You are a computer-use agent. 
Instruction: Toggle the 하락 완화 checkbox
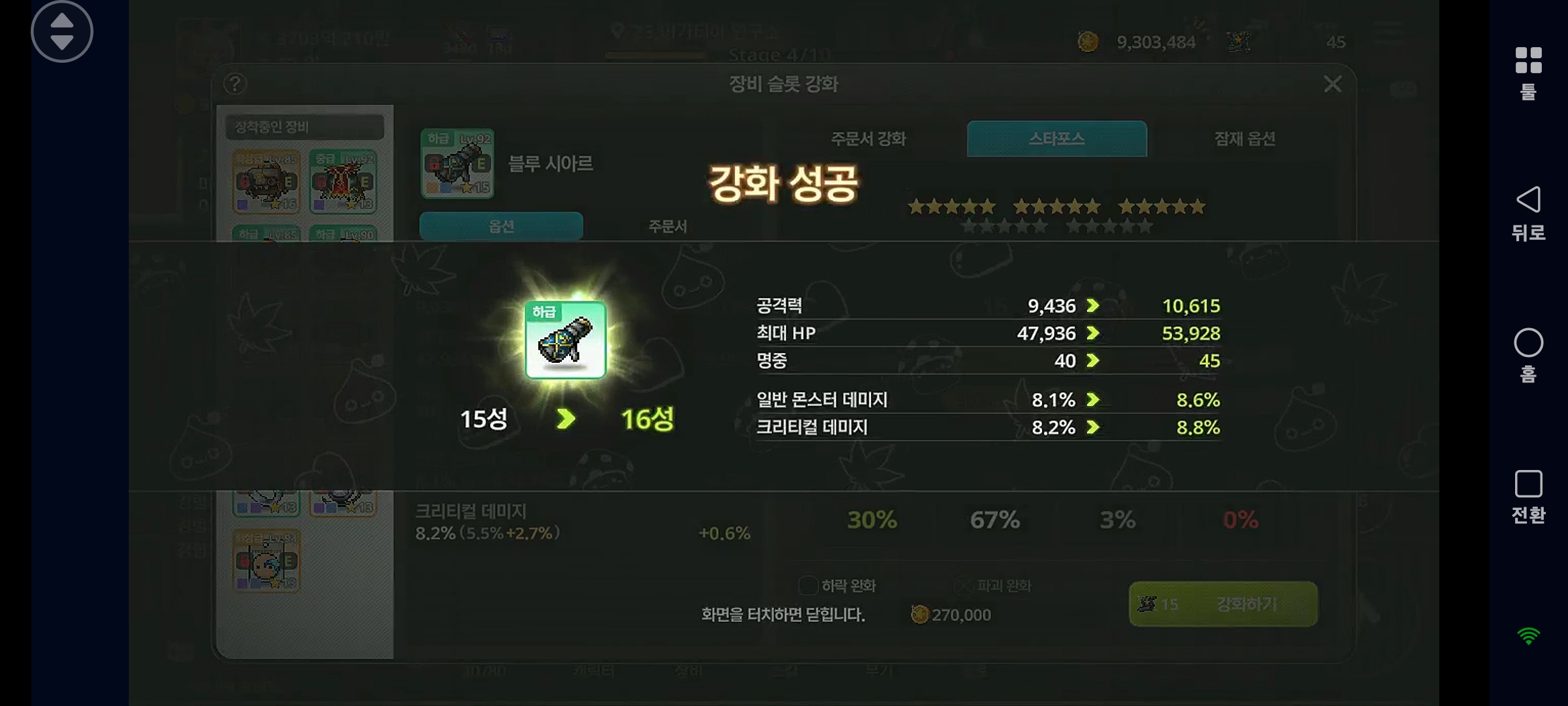[x=808, y=586]
